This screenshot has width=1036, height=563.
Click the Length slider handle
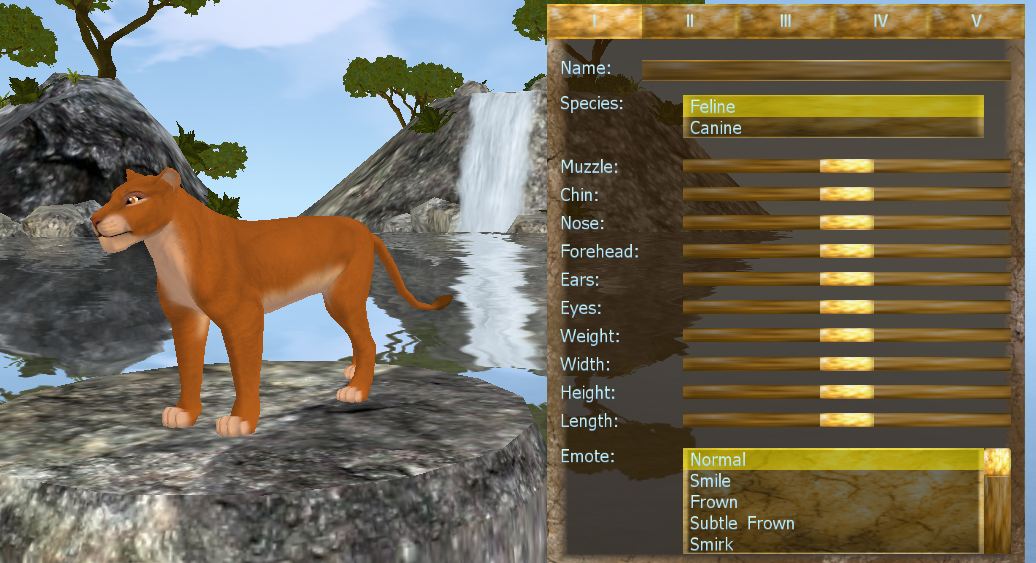point(846,421)
